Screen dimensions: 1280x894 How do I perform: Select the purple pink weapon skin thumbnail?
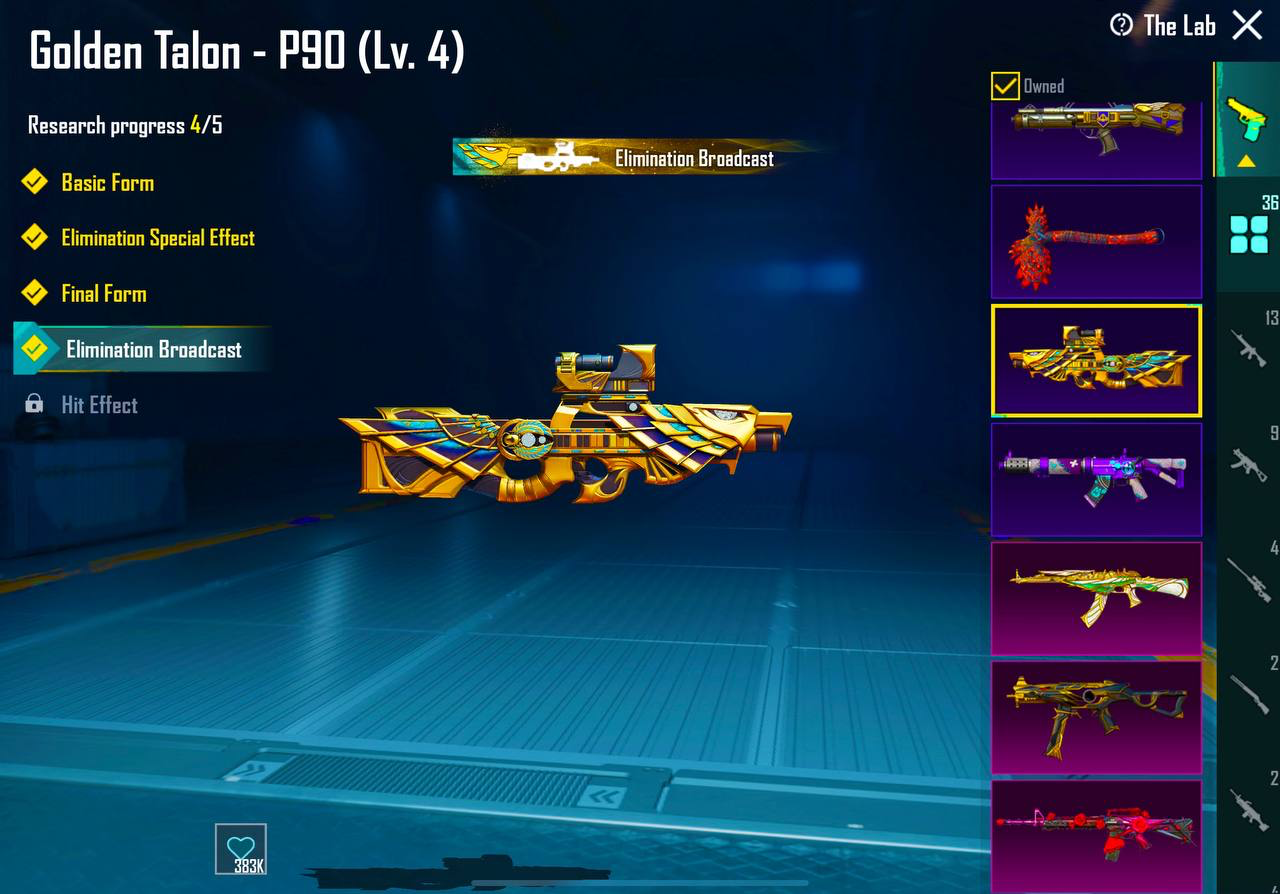[1096, 479]
